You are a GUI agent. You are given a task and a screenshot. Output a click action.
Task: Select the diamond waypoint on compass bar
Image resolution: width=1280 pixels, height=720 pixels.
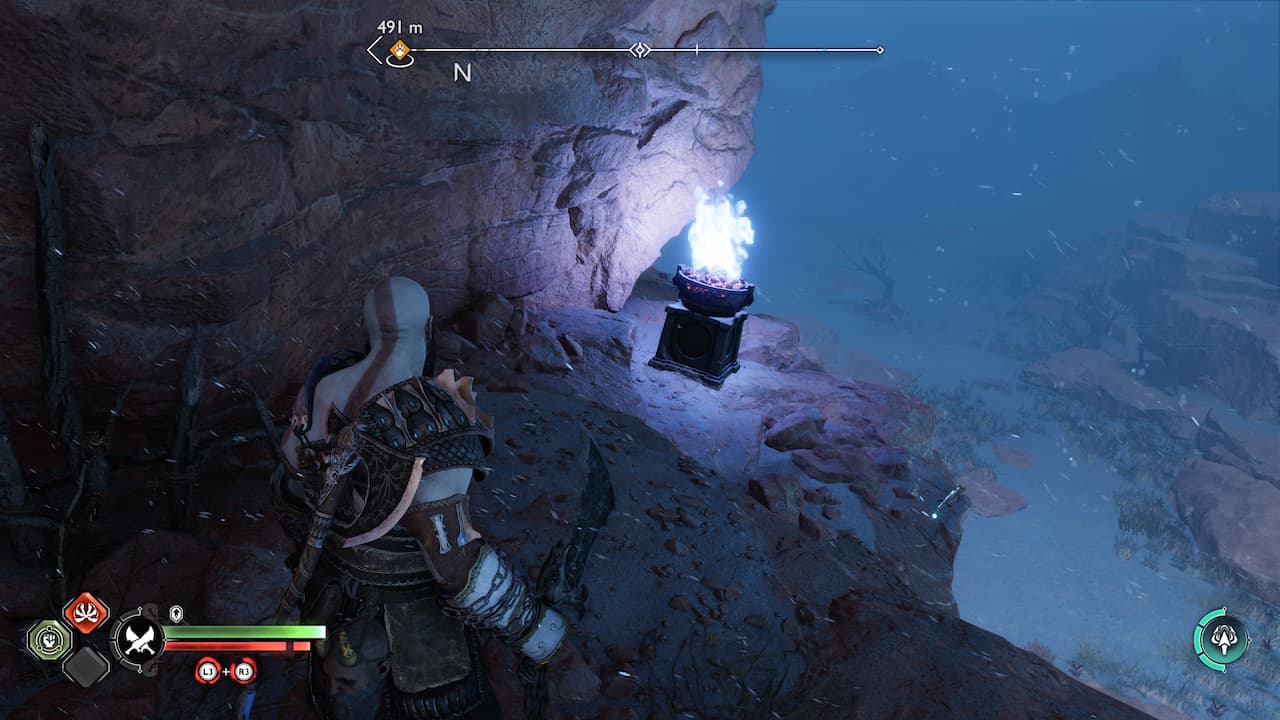click(640, 50)
